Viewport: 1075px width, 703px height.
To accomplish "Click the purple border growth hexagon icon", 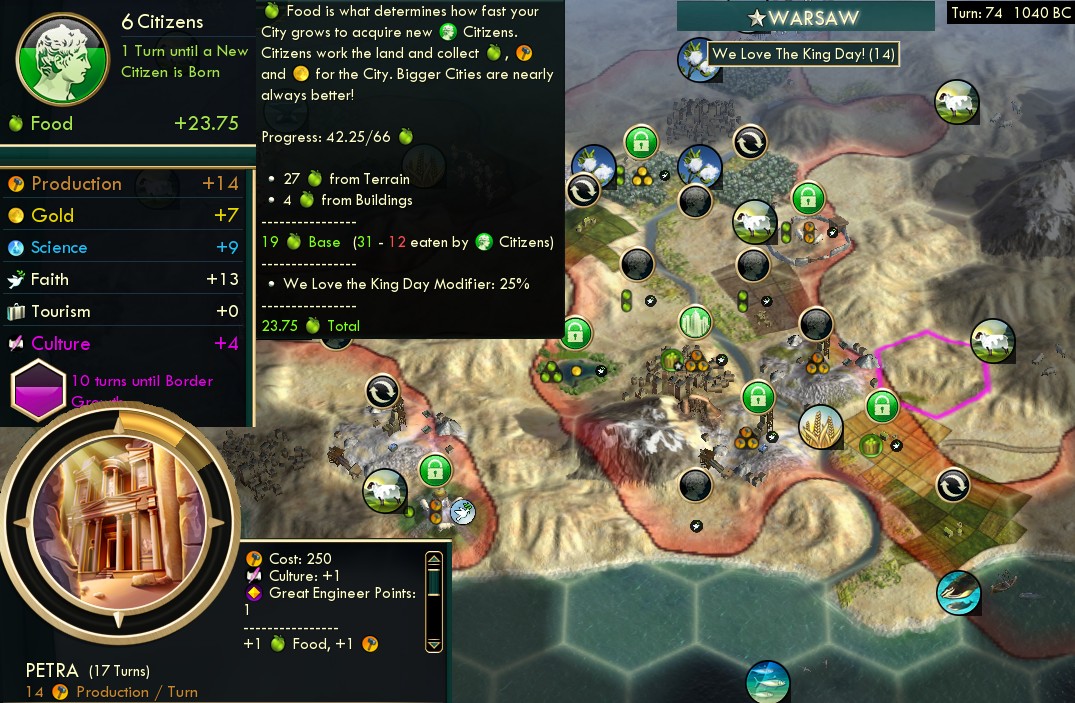I will coord(37,392).
